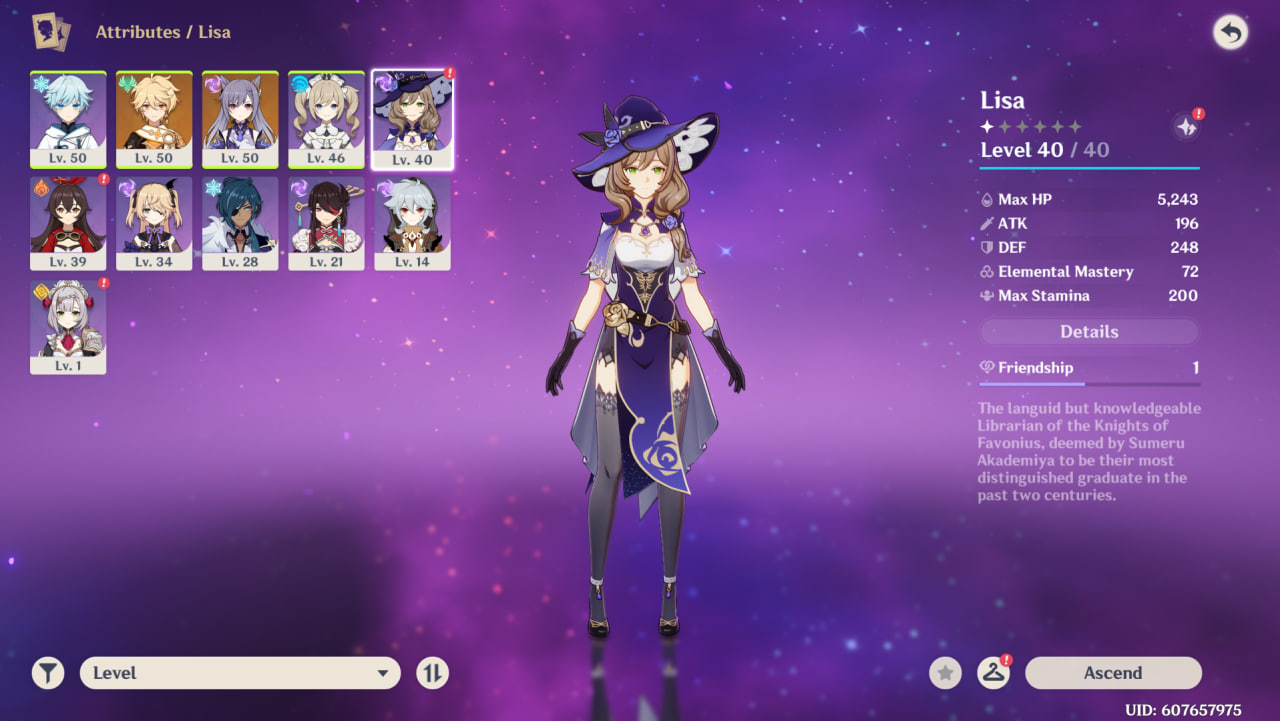The image size is (1280, 721).
Task: Choose the blond Traveler portrait
Action: pyautogui.click(x=154, y=119)
